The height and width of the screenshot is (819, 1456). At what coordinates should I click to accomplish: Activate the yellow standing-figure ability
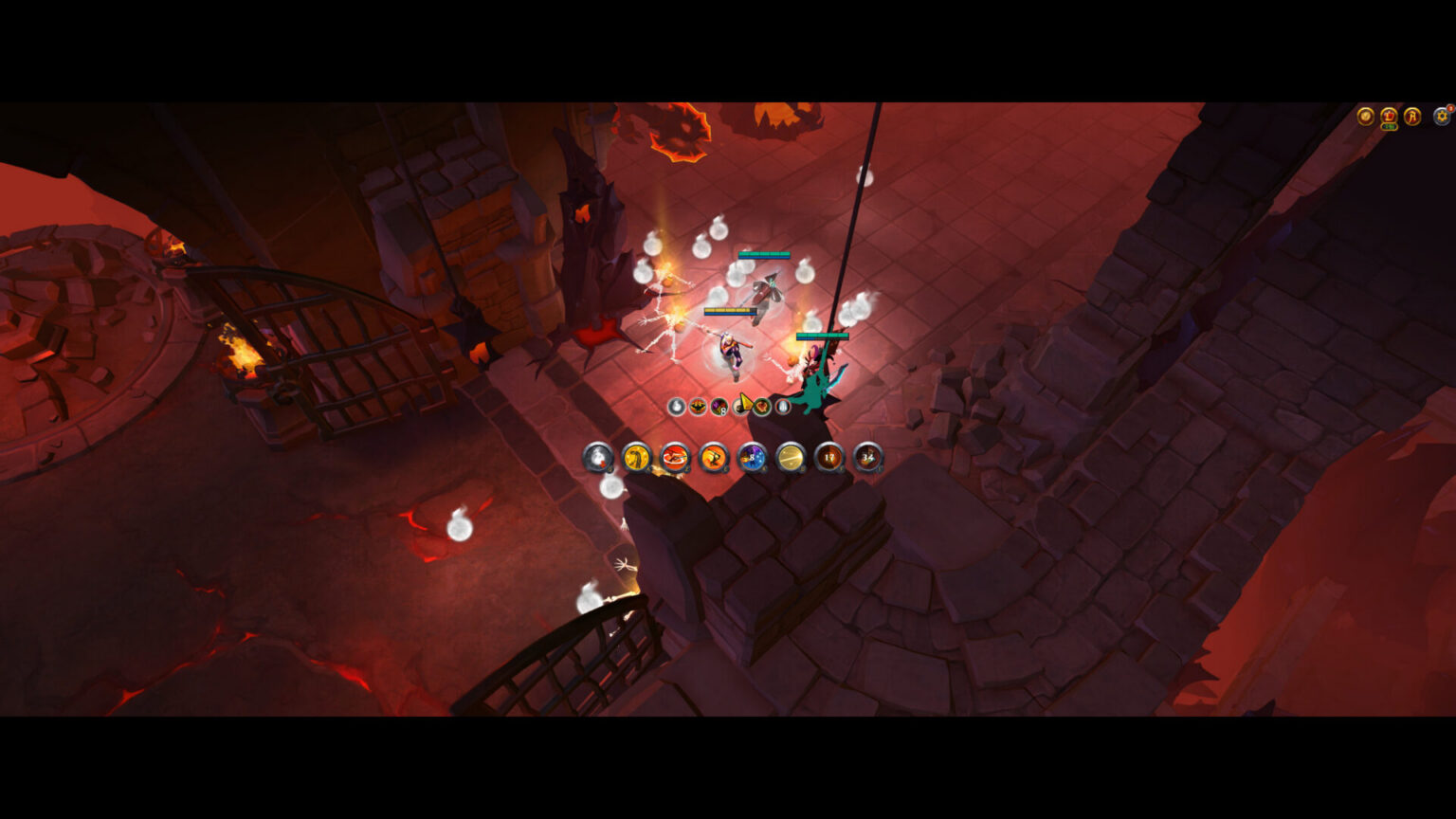637,458
